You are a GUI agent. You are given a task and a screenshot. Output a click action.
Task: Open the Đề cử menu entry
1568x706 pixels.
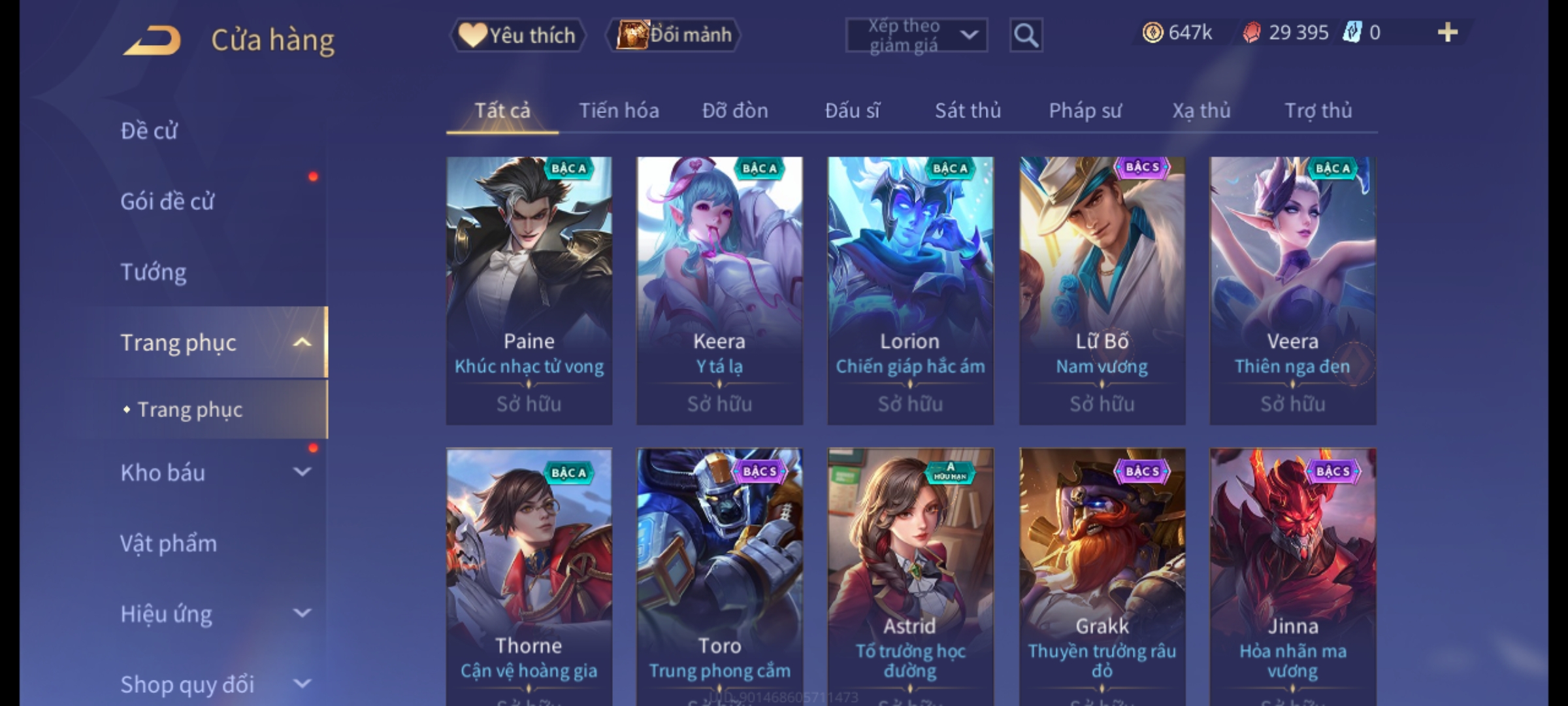pyautogui.click(x=149, y=131)
